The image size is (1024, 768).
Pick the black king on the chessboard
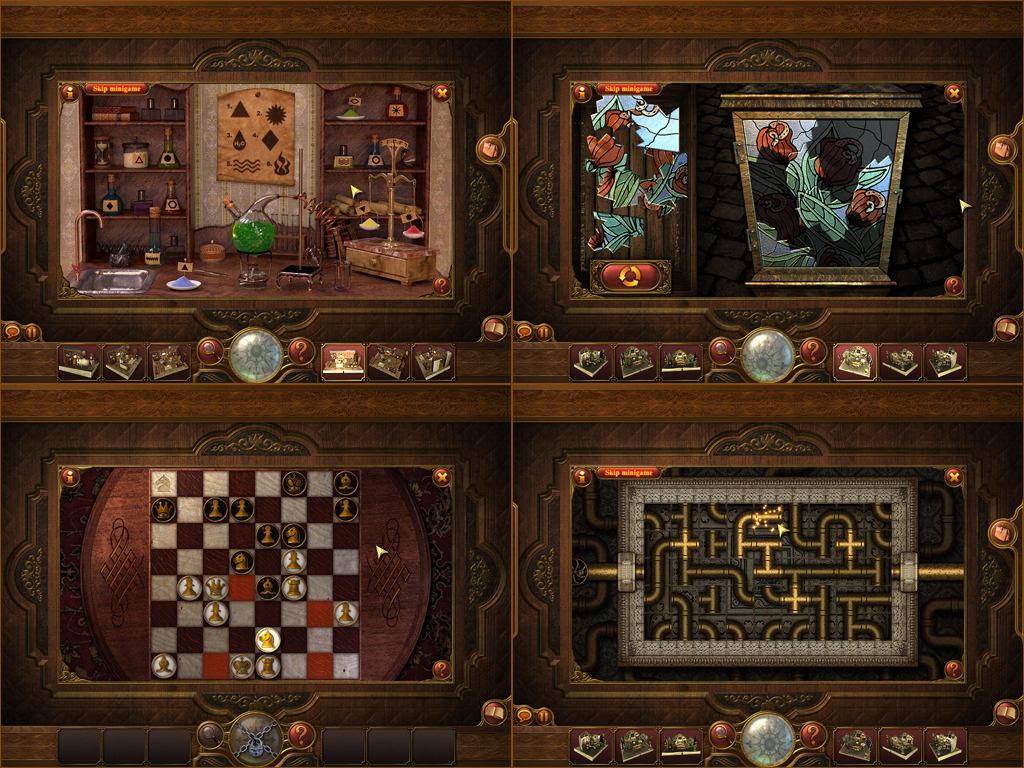(293, 482)
